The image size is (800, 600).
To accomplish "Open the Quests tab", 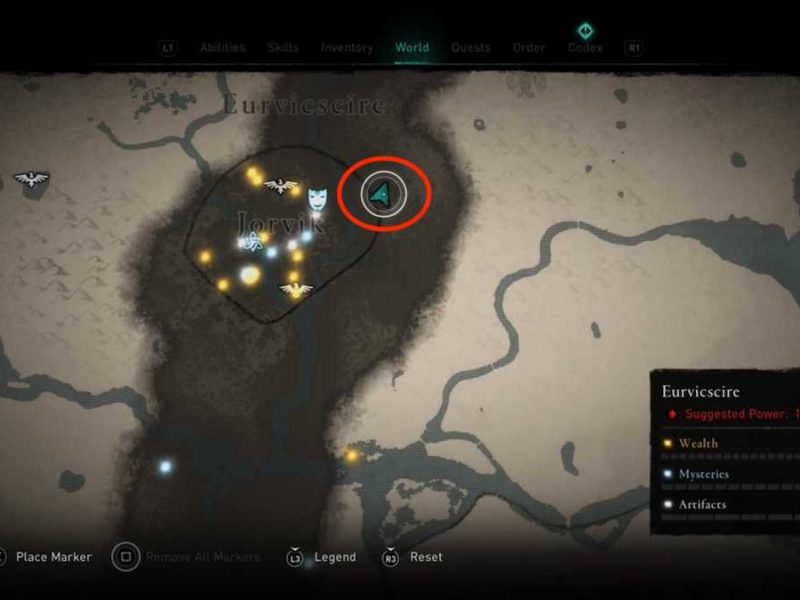I will click(x=471, y=47).
